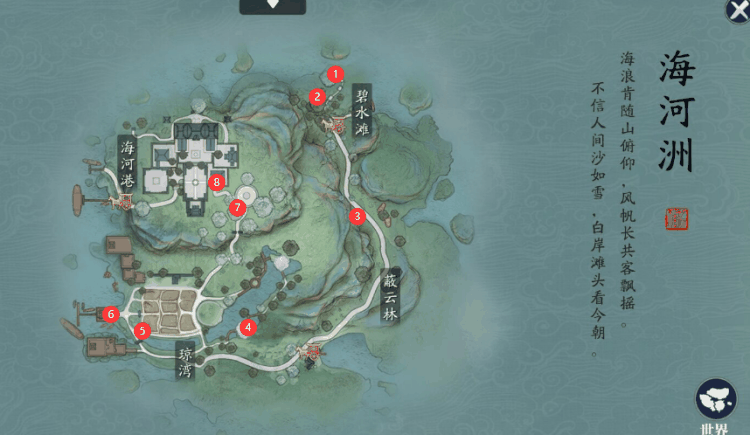Select map marker number 1
This screenshot has width=750, height=435.
point(335,73)
